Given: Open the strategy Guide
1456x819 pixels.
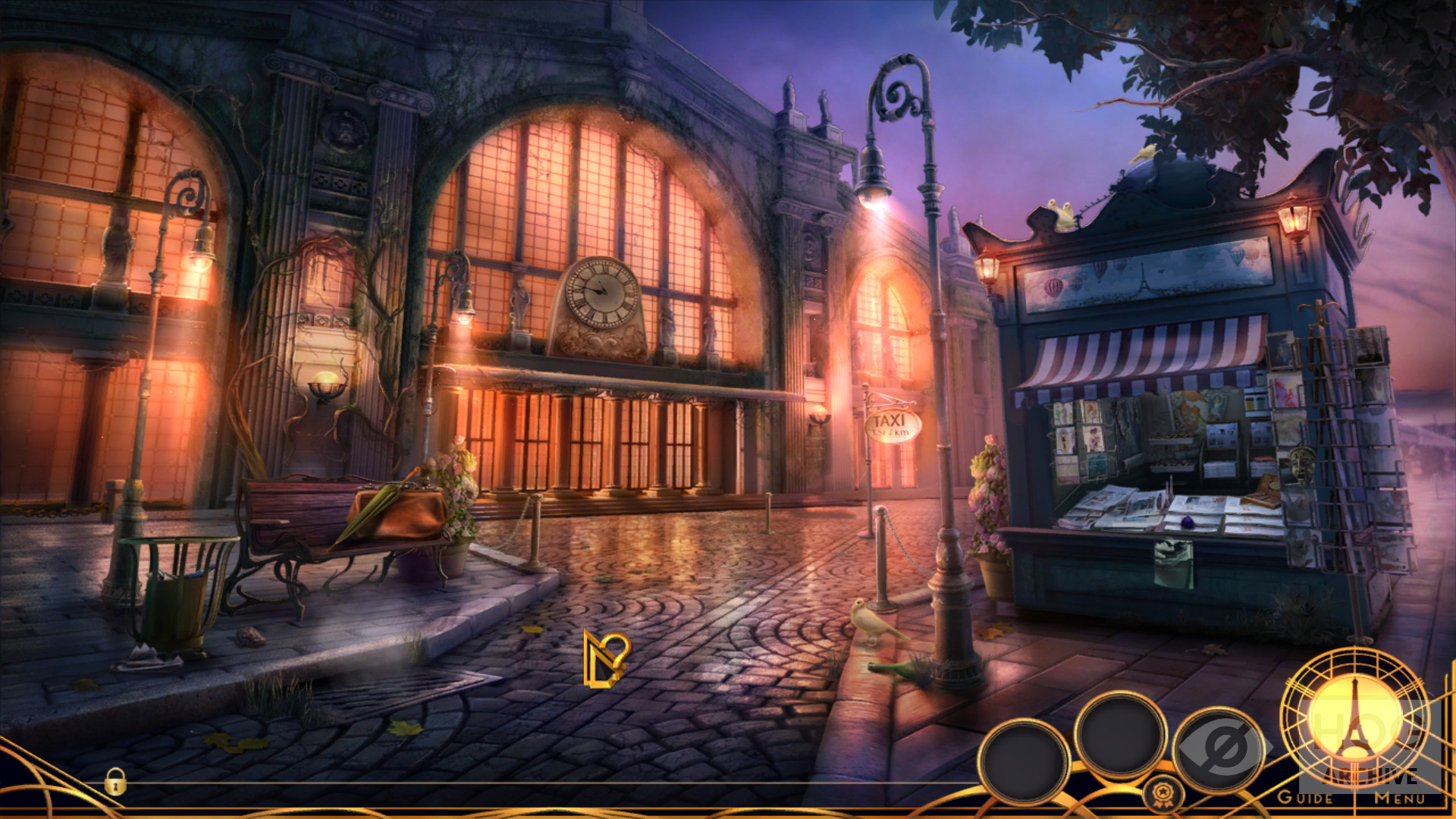Looking at the screenshot, I should 1305,798.
